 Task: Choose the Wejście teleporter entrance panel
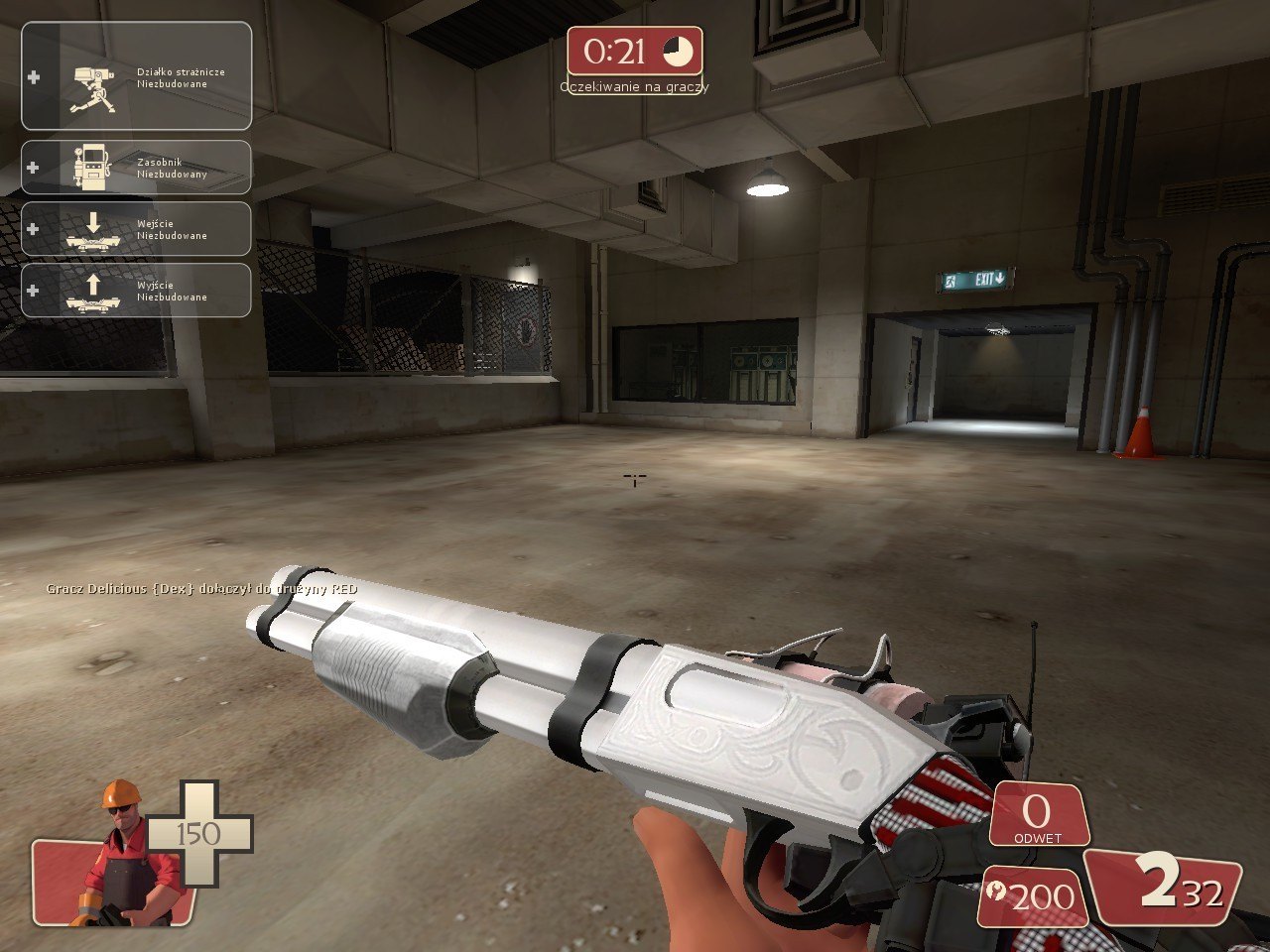coord(137,229)
